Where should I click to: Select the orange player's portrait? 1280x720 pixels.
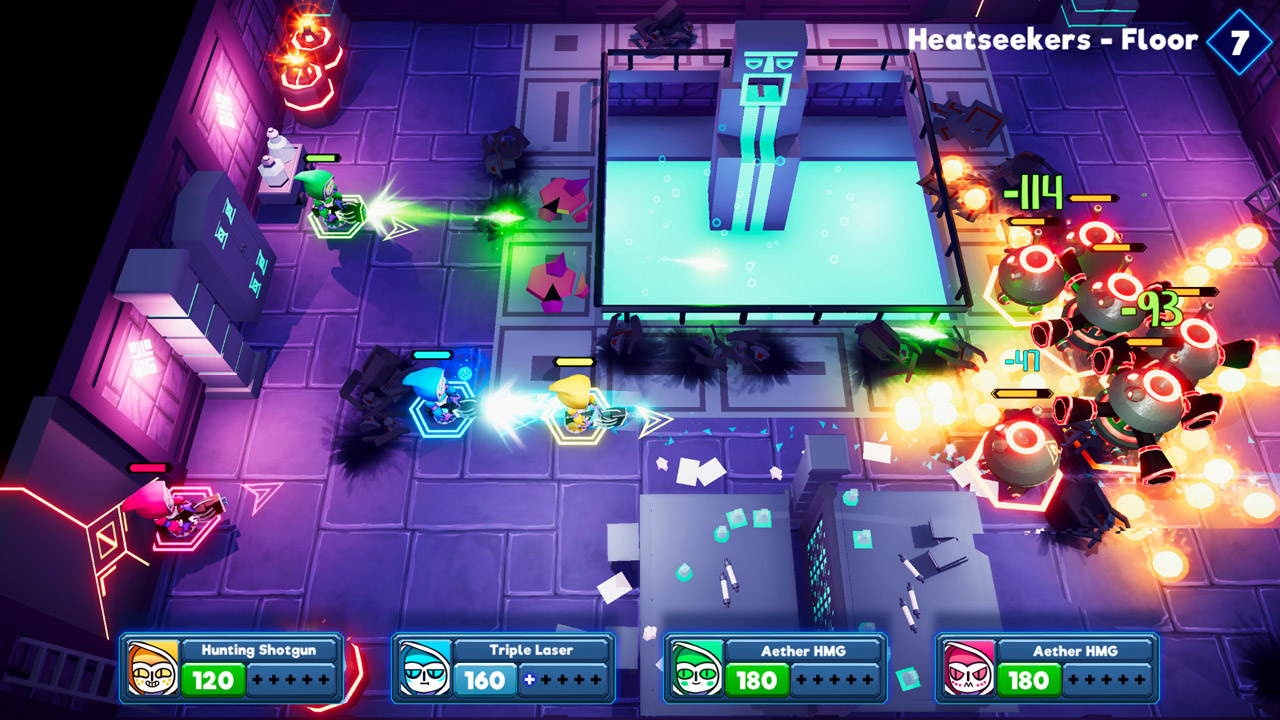click(153, 668)
